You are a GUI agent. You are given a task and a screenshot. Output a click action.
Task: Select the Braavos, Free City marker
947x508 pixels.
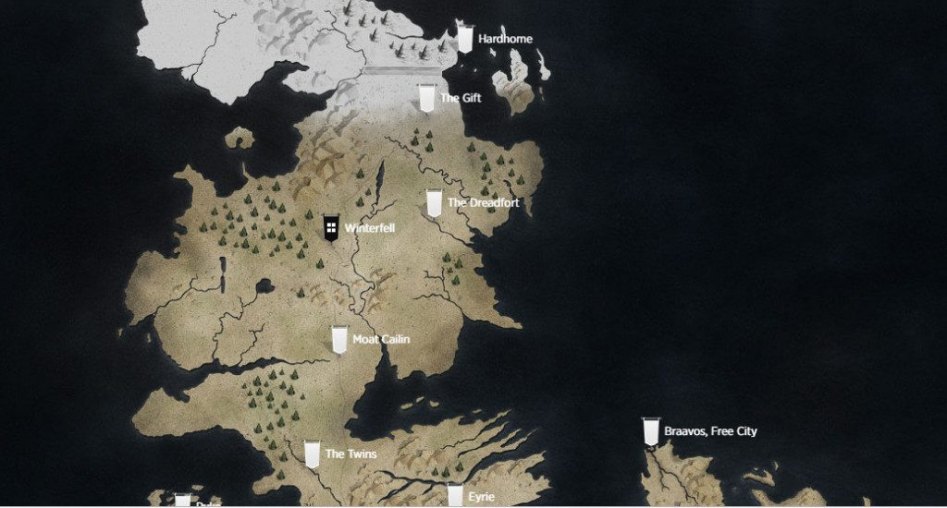pos(651,431)
